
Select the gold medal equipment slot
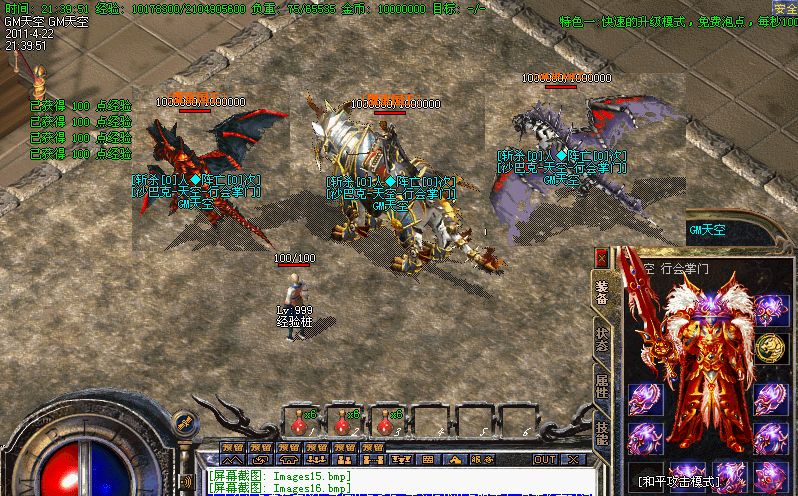[x=769, y=347]
